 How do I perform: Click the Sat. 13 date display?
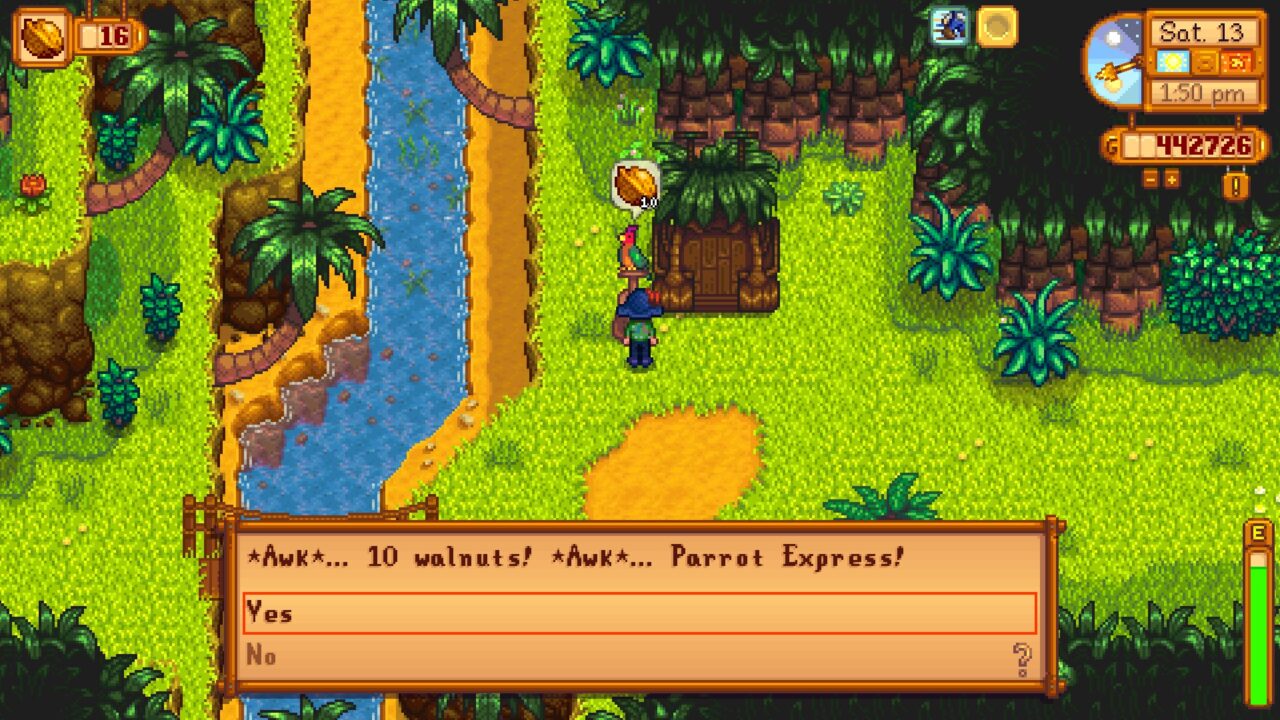[1203, 32]
